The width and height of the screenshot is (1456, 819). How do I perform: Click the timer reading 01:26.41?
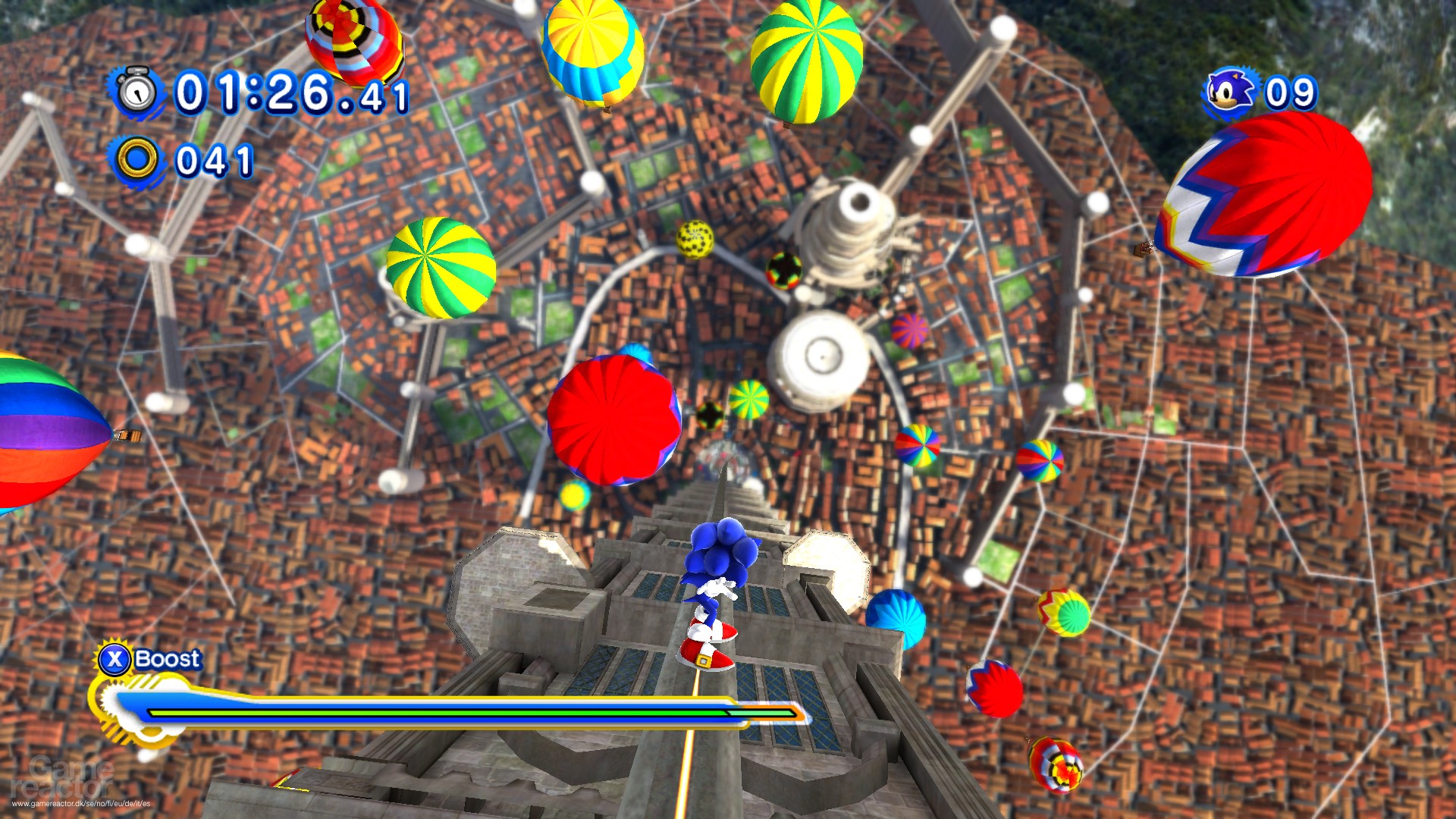tap(288, 93)
